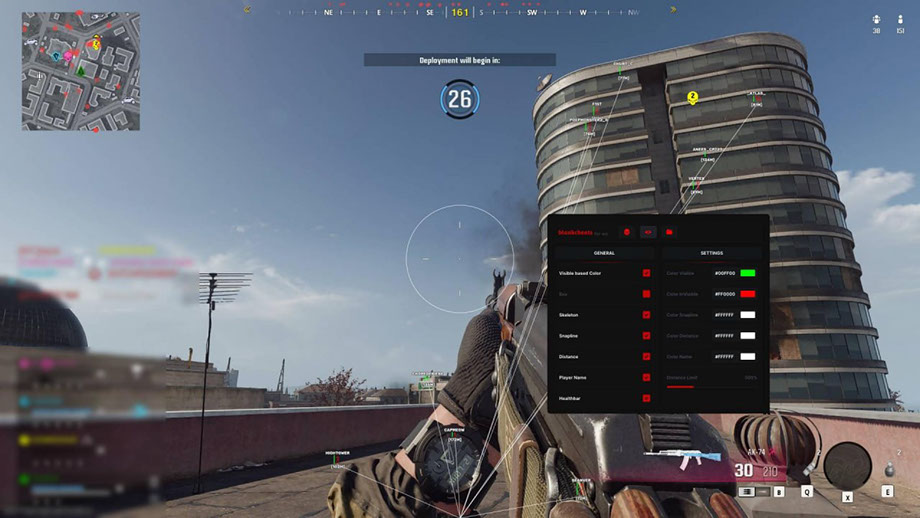Click the minimap
The image size is (920, 518).
[x=81, y=72]
